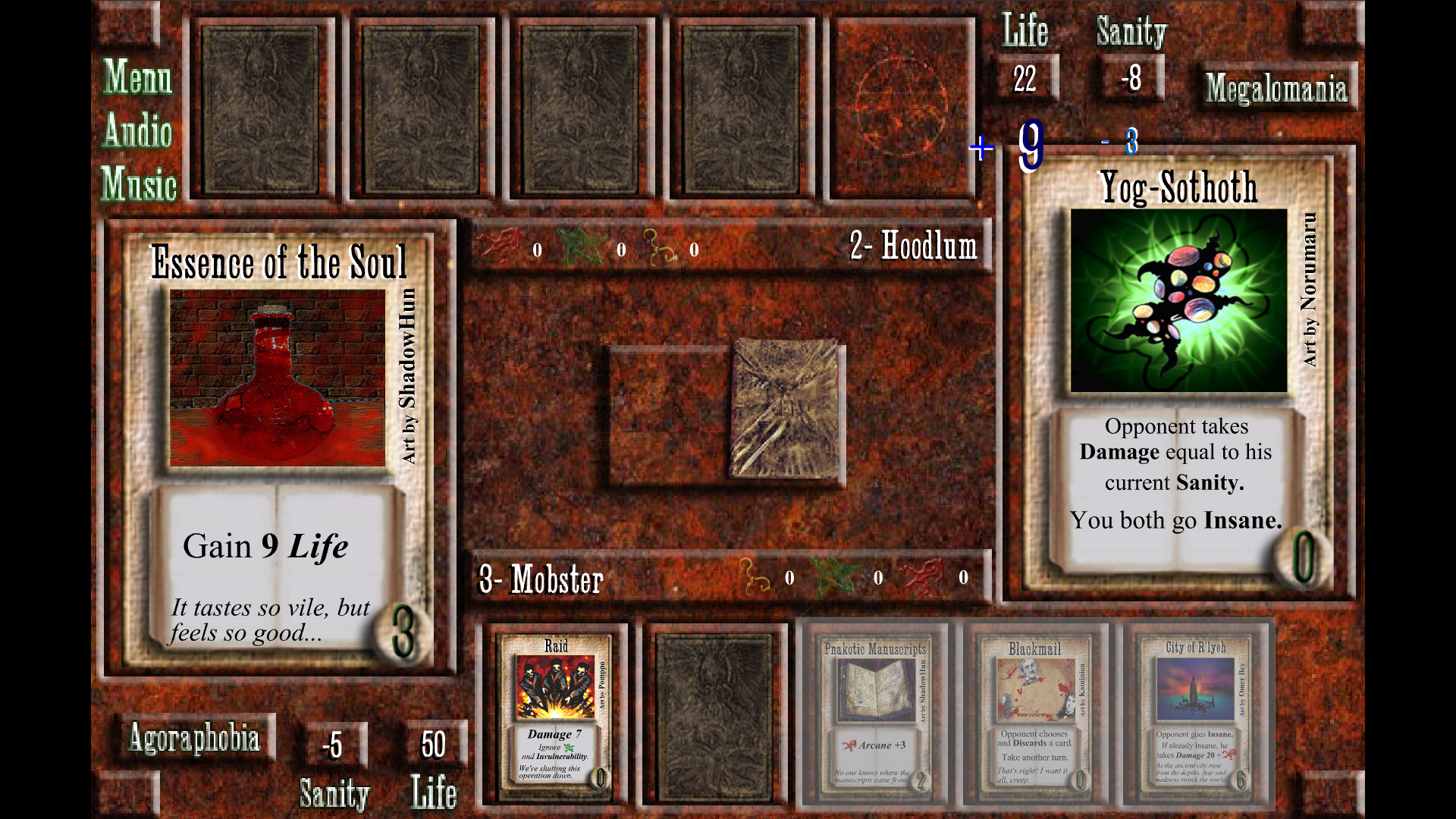Image resolution: width=1456 pixels, height=819 pixels.
Task: View the Essence of the Soul card
Action: tap(278, 447)
